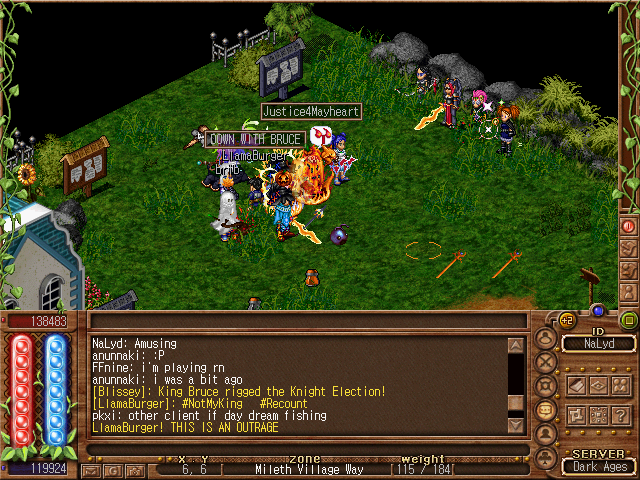Click the red pause-style side button
Image resolution: width=640 pixels, height=480 pixels.
[x=629, y=226]
